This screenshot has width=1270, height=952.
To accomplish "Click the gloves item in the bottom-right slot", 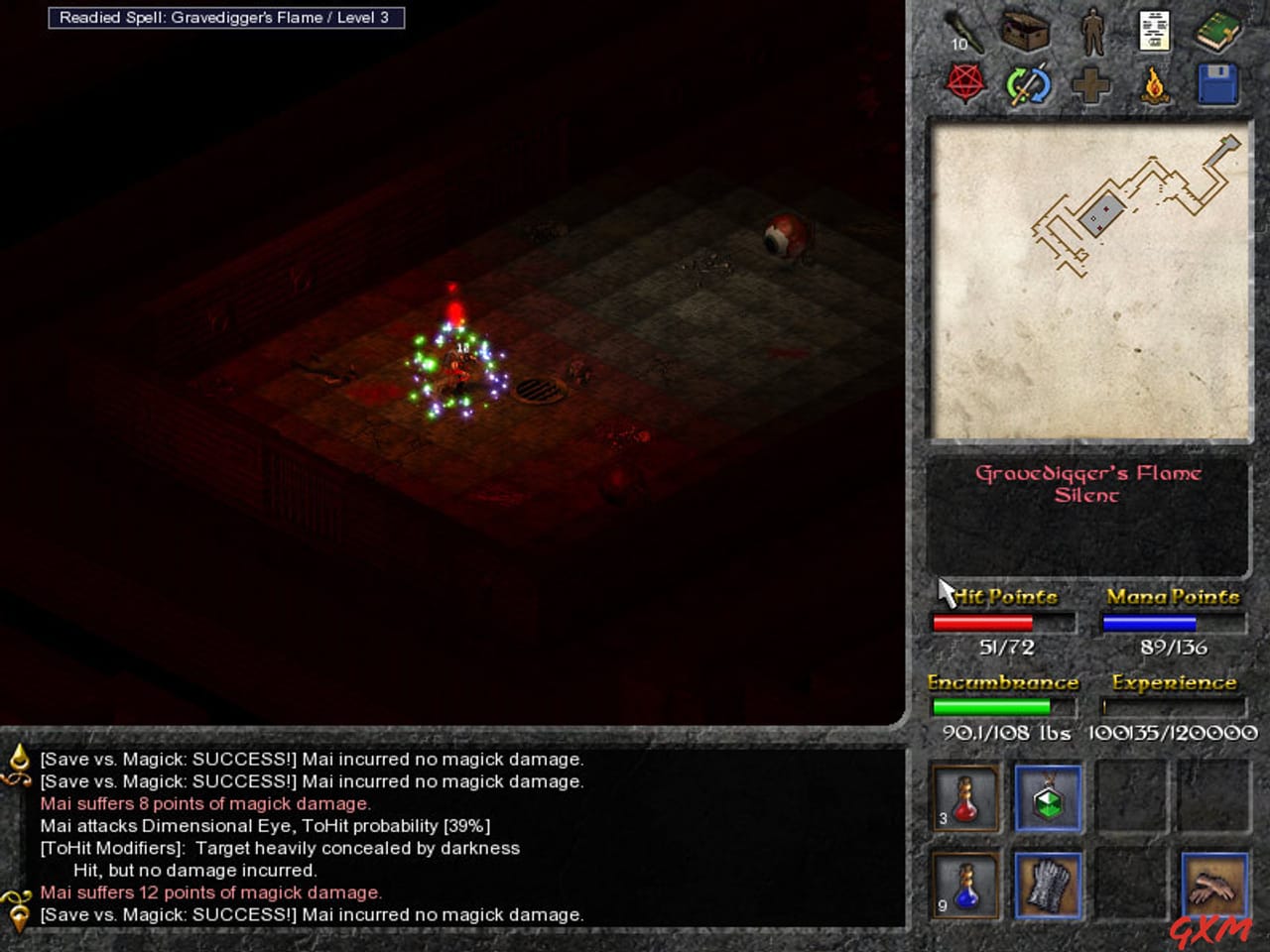I will coord(1212,886).
